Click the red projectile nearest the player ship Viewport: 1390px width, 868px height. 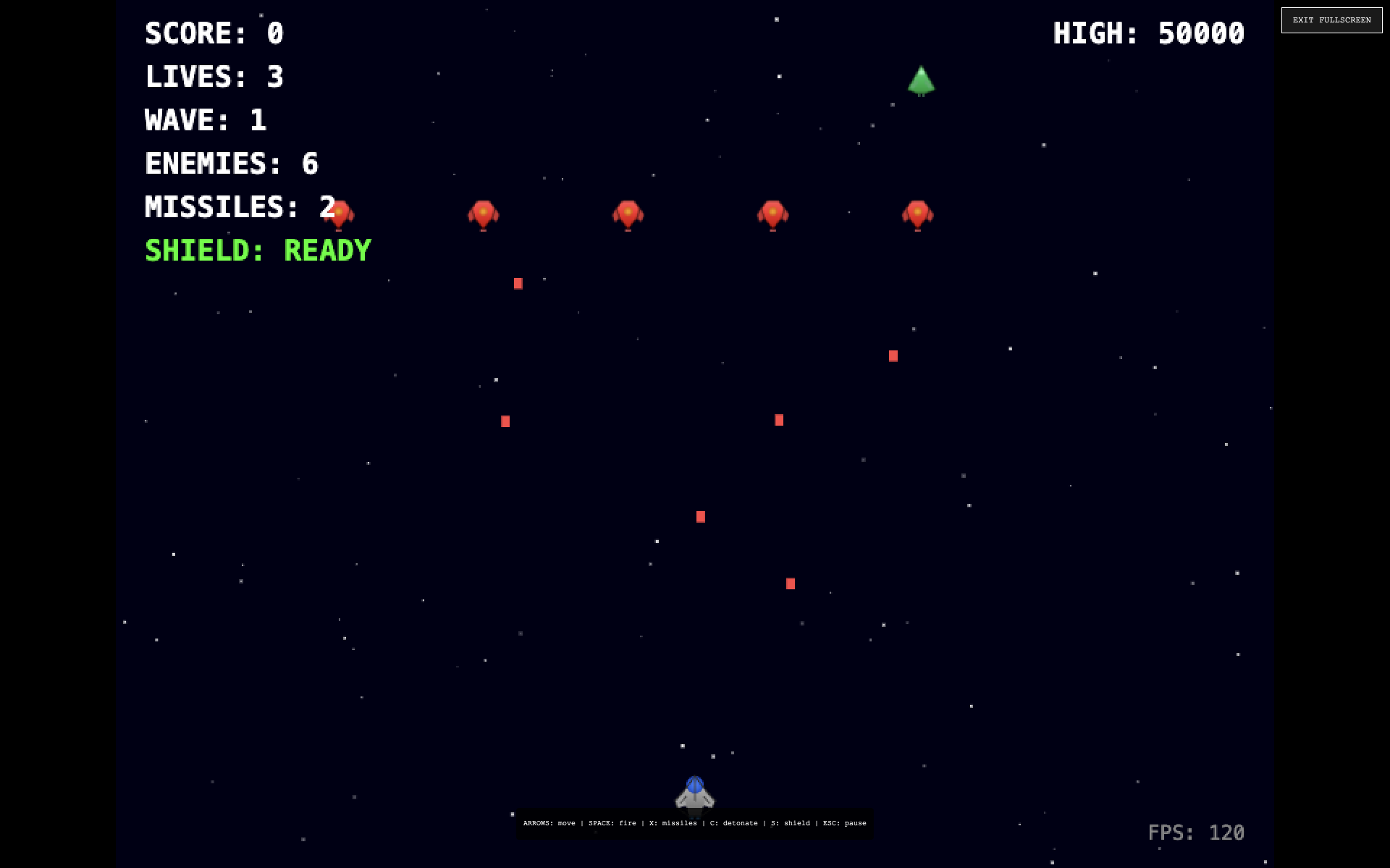(790, 583)
